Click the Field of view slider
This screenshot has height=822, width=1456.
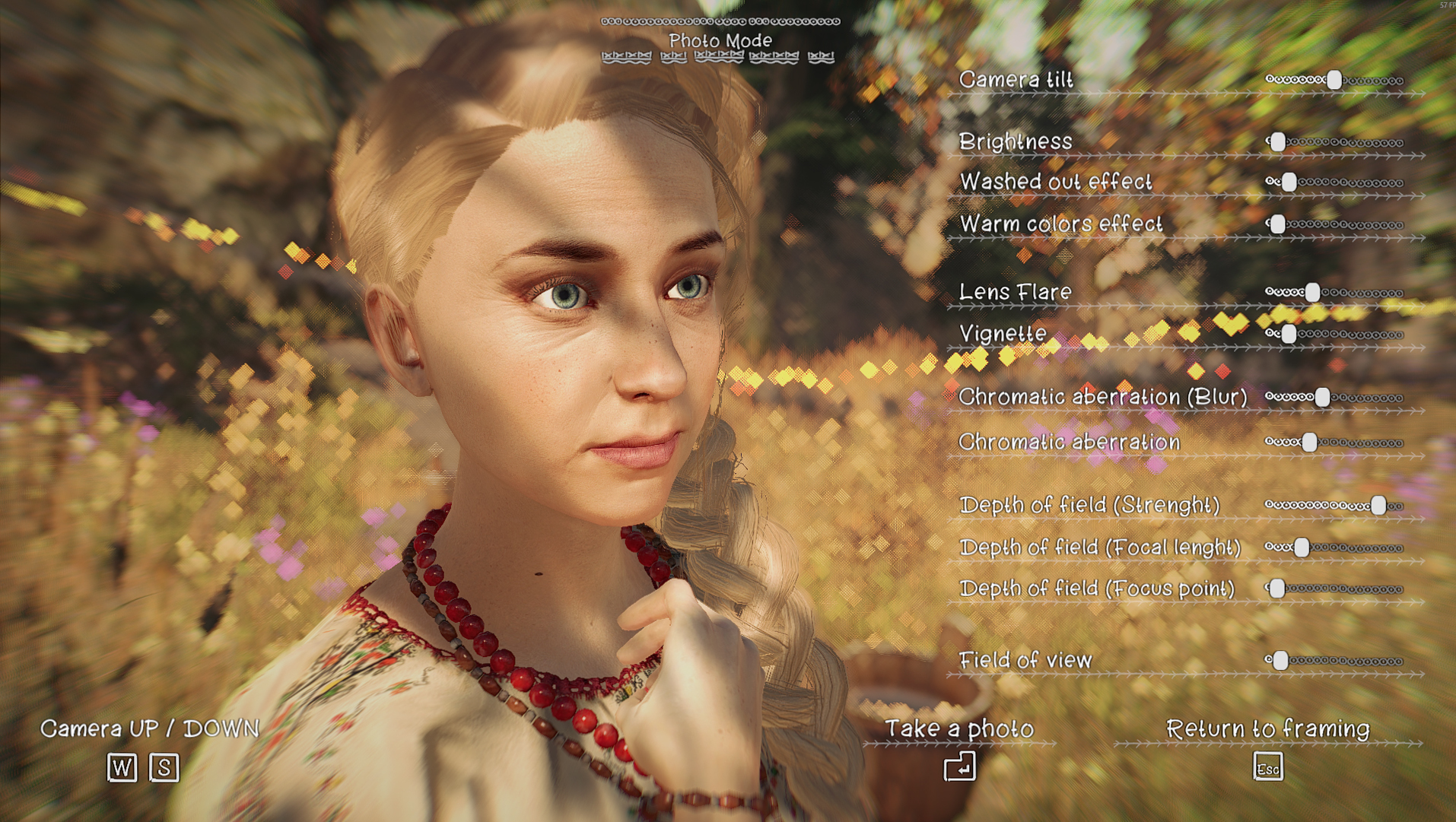click(x=1280, y=661)
